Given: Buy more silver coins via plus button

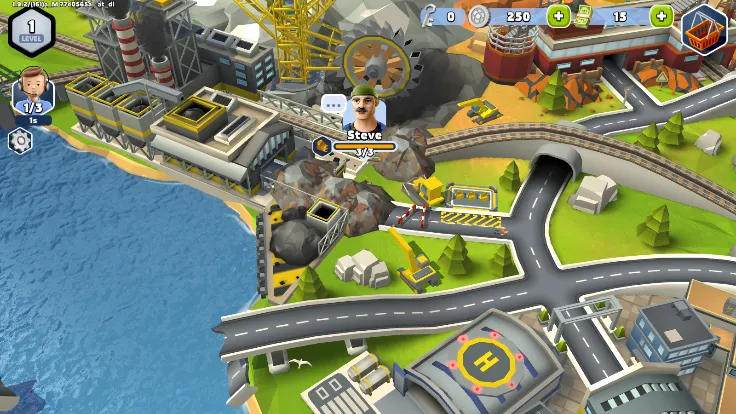Looking at the screenshot, I should coord(557,16).
